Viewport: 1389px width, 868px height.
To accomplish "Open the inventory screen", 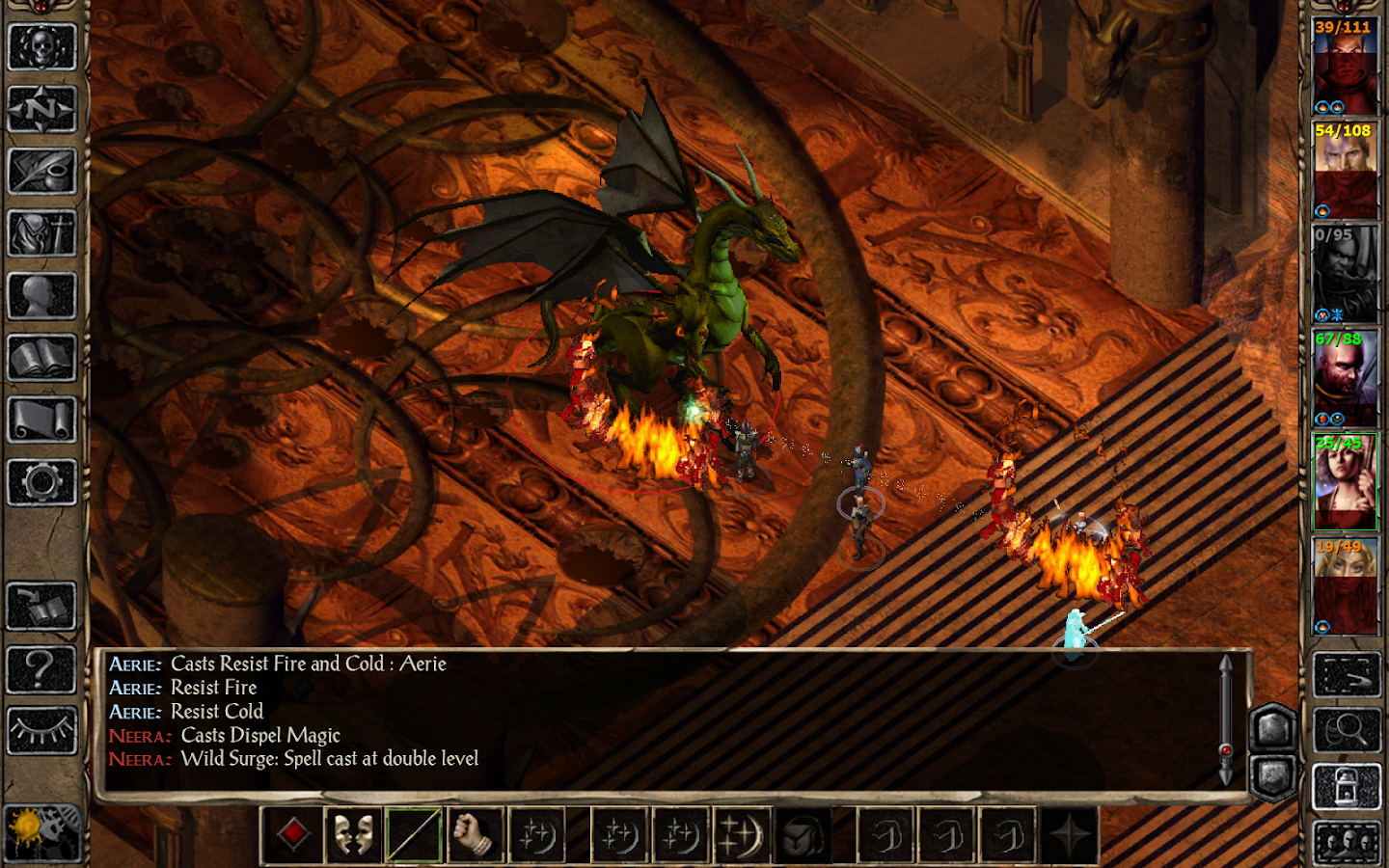I will pos(41,233).
